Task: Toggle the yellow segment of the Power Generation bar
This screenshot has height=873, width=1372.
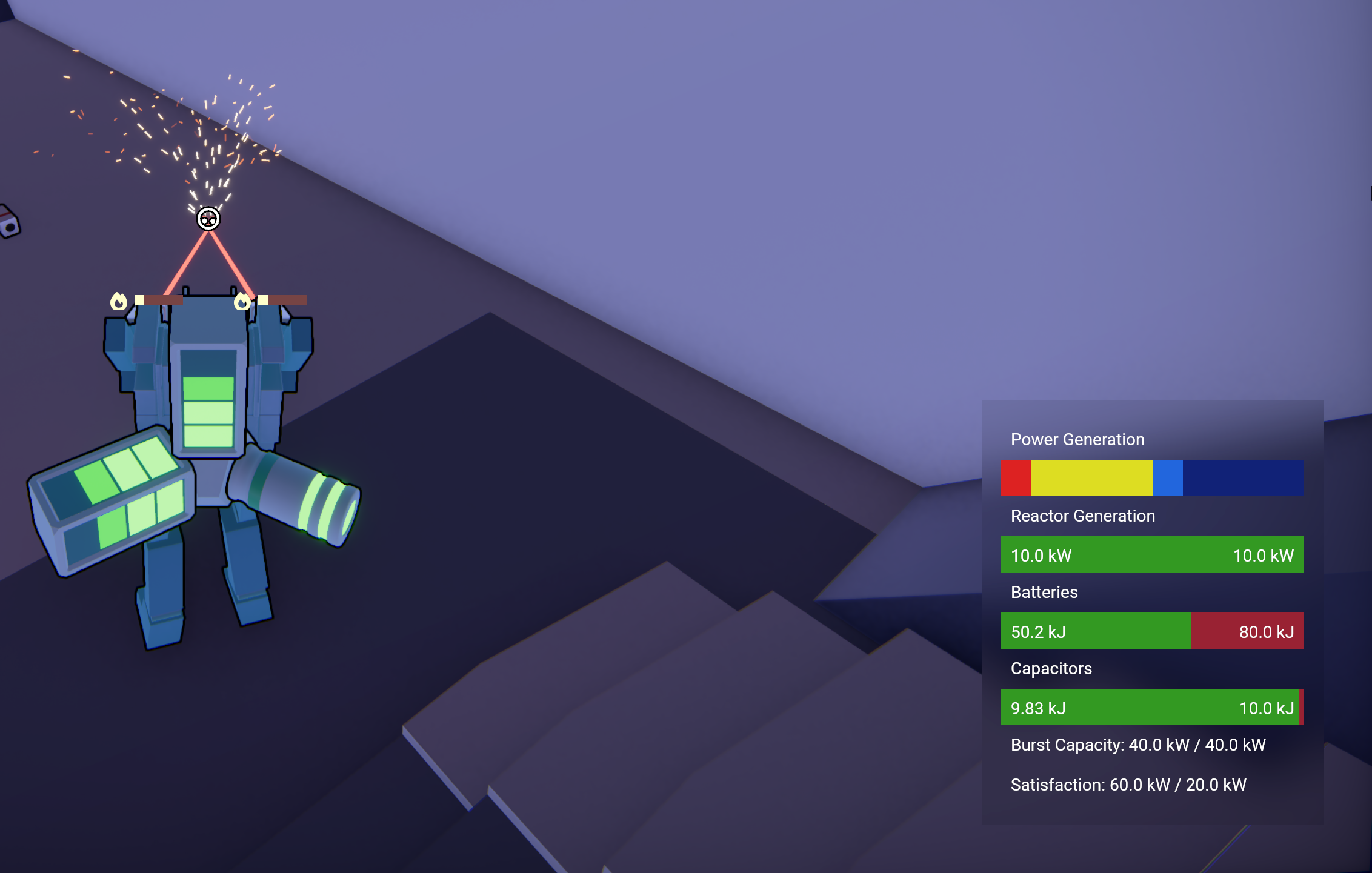Action: [x=1091, y=478]
